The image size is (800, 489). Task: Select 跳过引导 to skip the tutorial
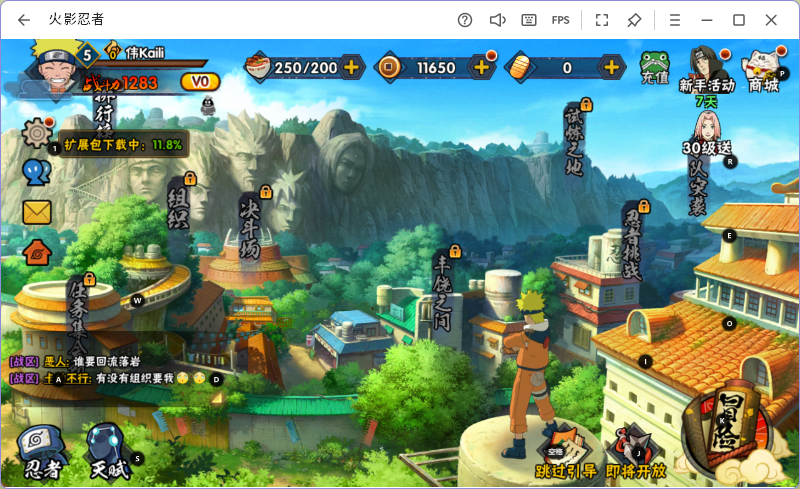(565, 452)
